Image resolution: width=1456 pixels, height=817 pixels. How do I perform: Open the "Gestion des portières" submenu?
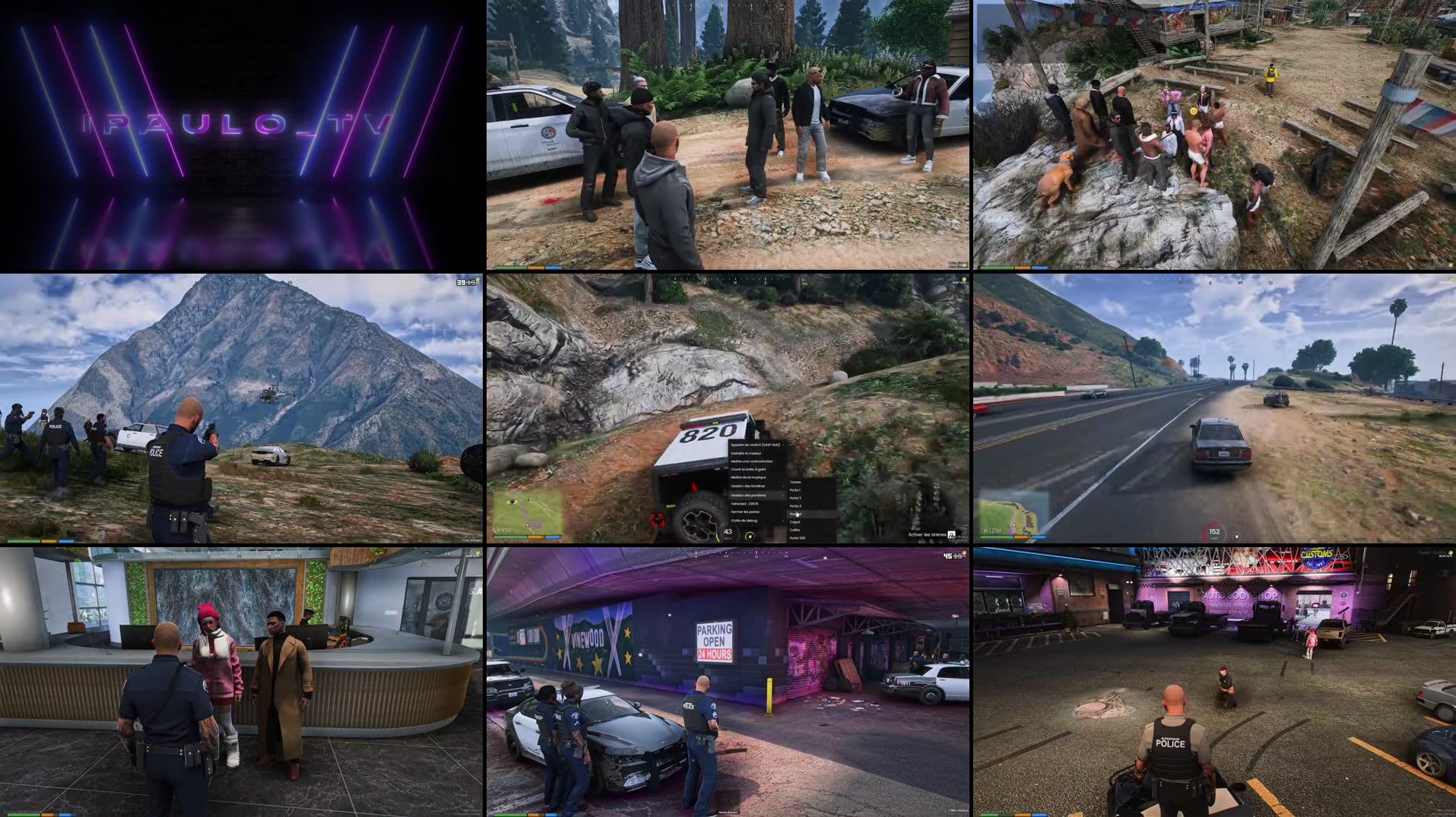[x=749, y=495]
